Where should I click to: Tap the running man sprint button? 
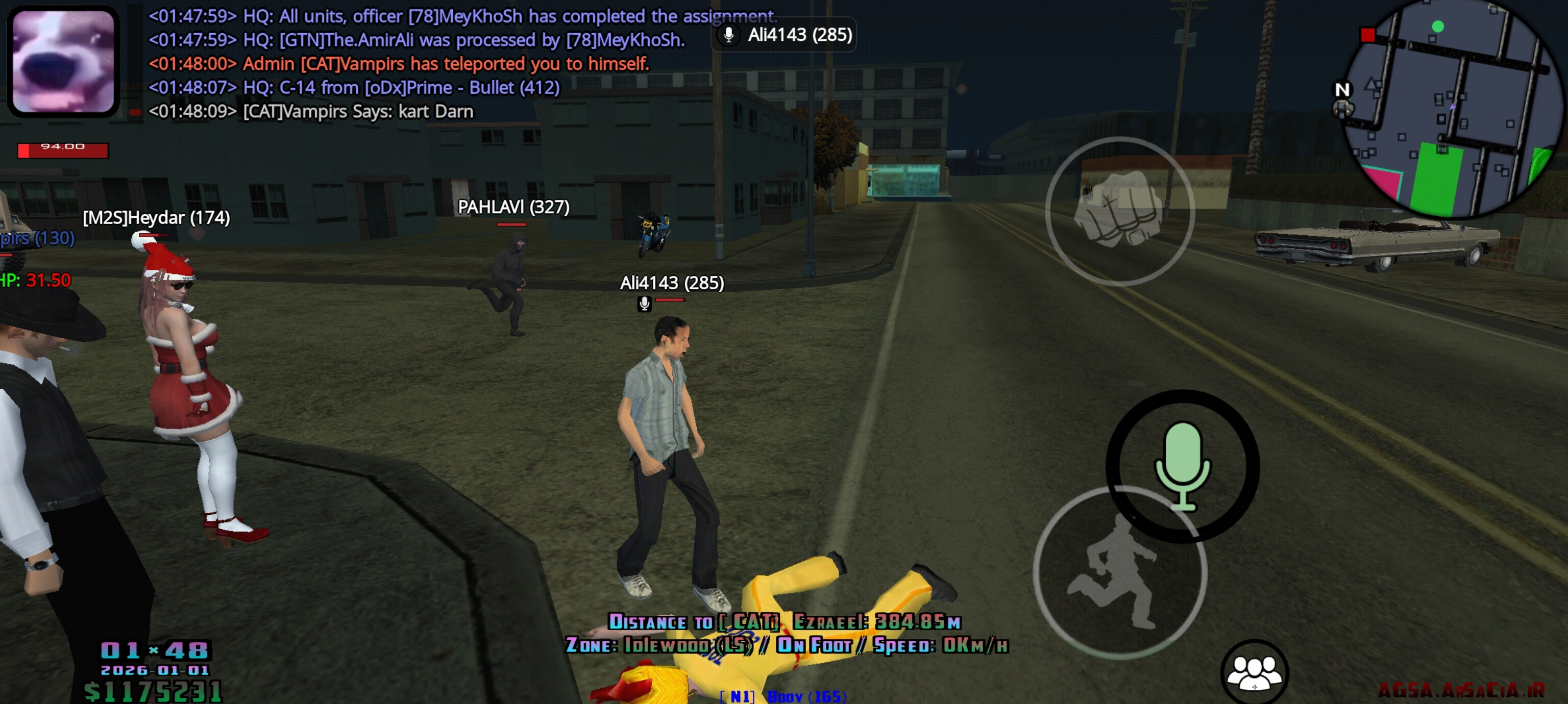click(x=1119, y=572)
